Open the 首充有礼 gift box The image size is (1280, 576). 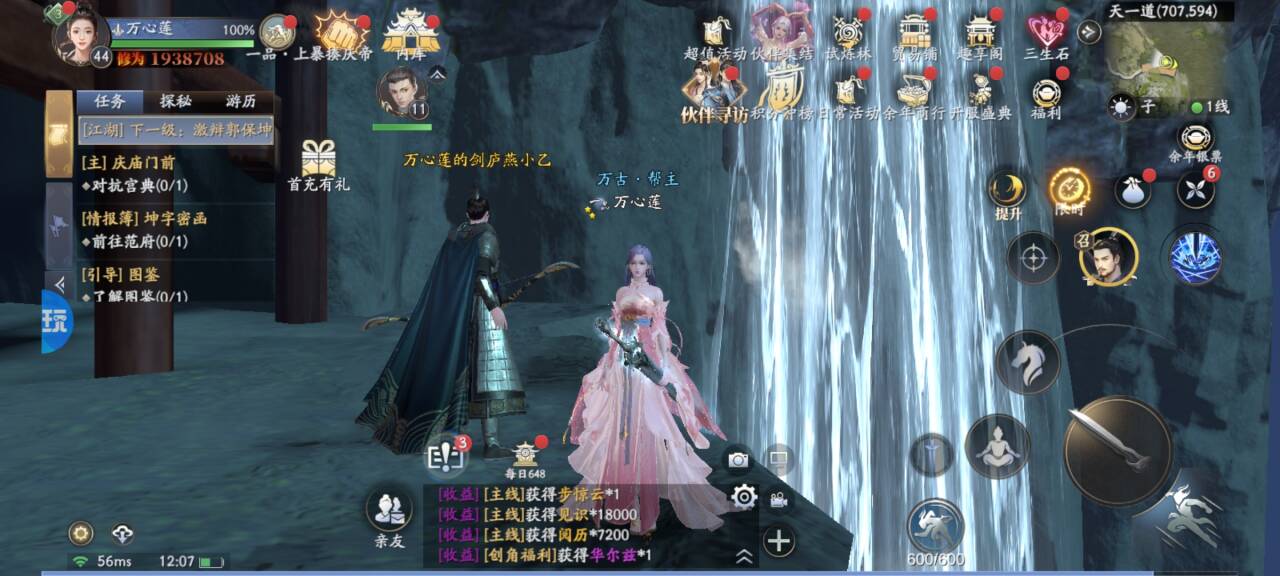coord(318,163)
